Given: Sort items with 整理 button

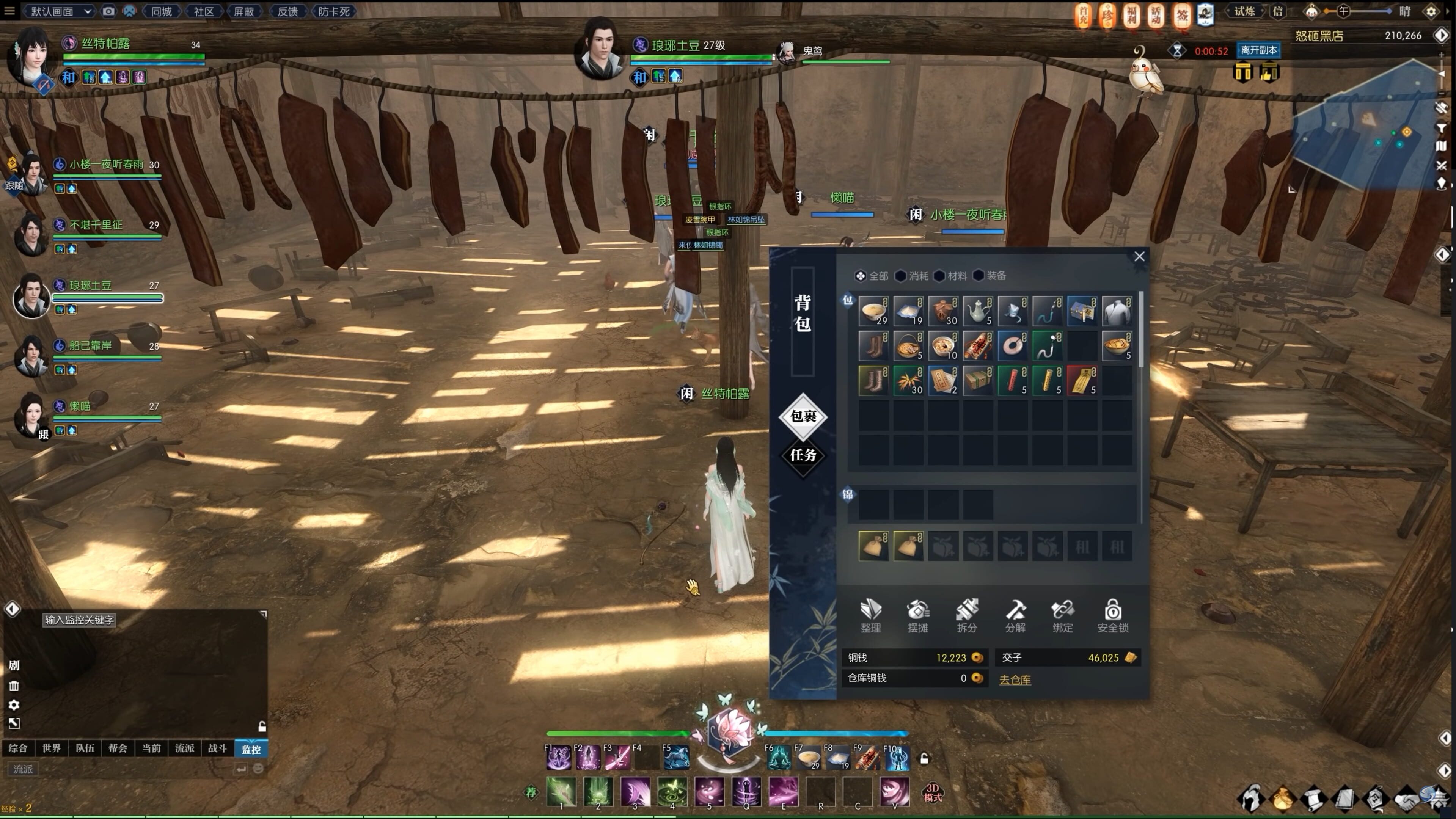Looking at the screenshot, I should (x=870, y=615).
